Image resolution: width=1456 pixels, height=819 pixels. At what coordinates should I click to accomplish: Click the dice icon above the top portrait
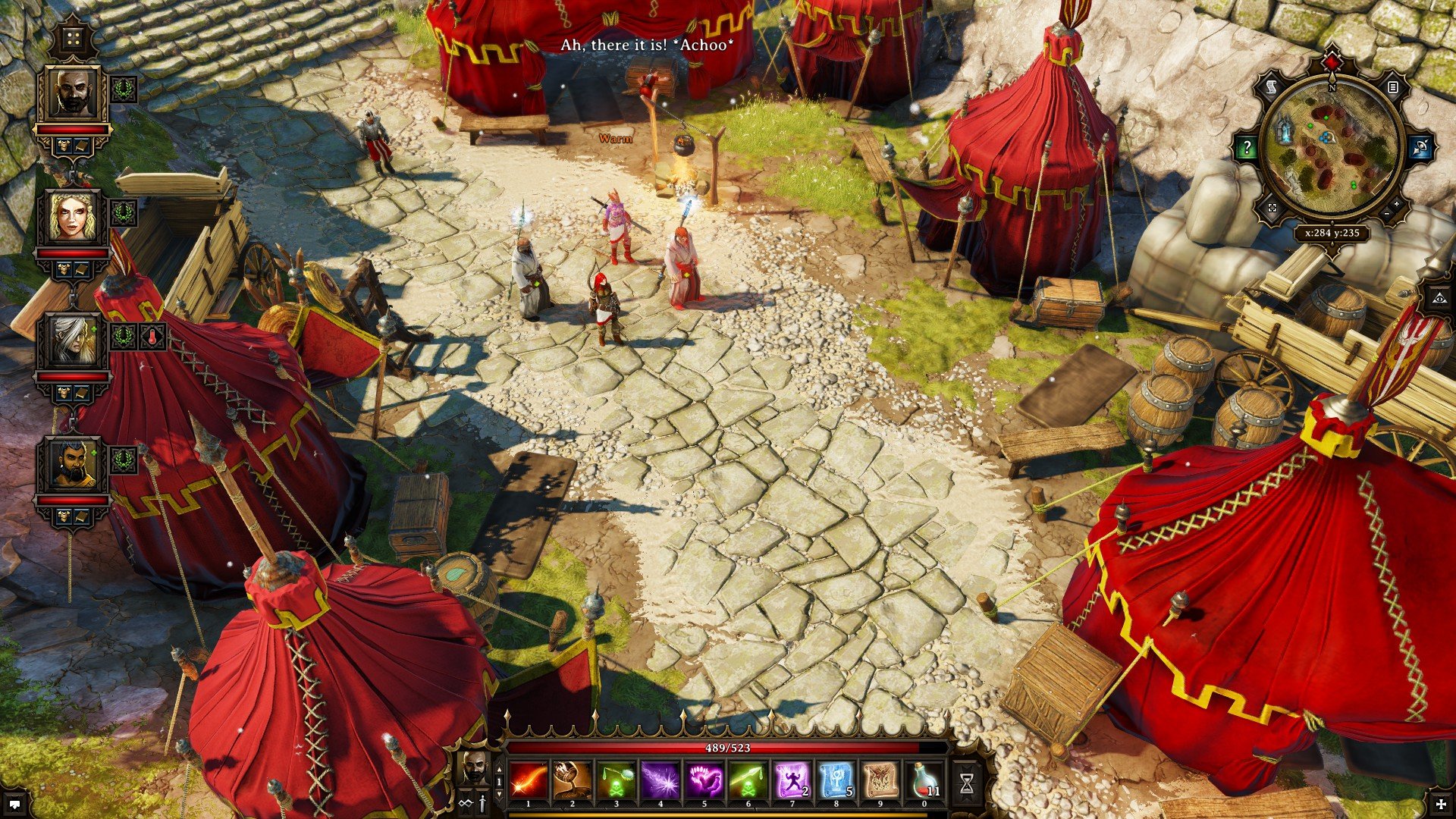72,39
